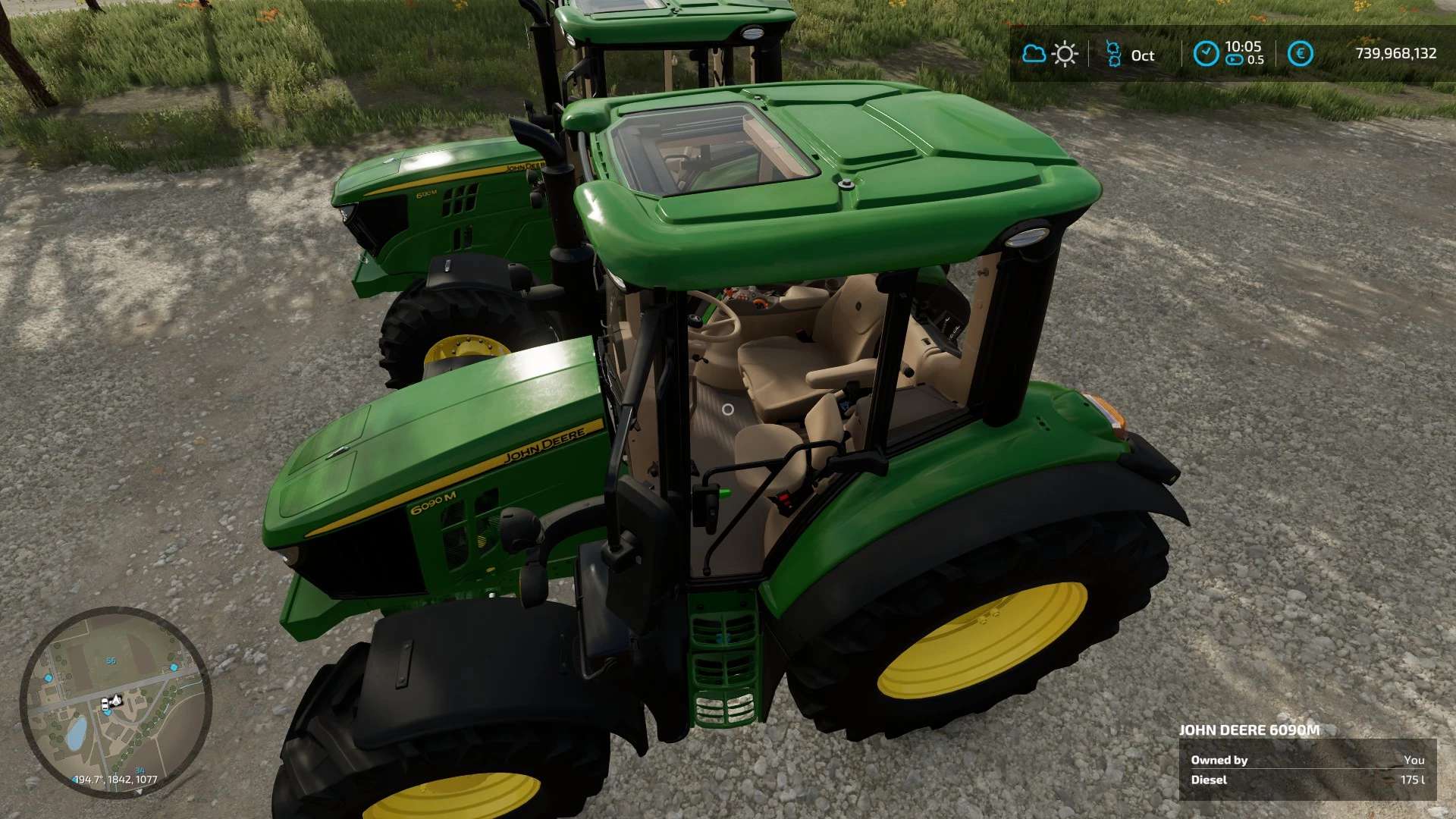Open the circular minimap
Screen dimensions: 1456x819
115,701
